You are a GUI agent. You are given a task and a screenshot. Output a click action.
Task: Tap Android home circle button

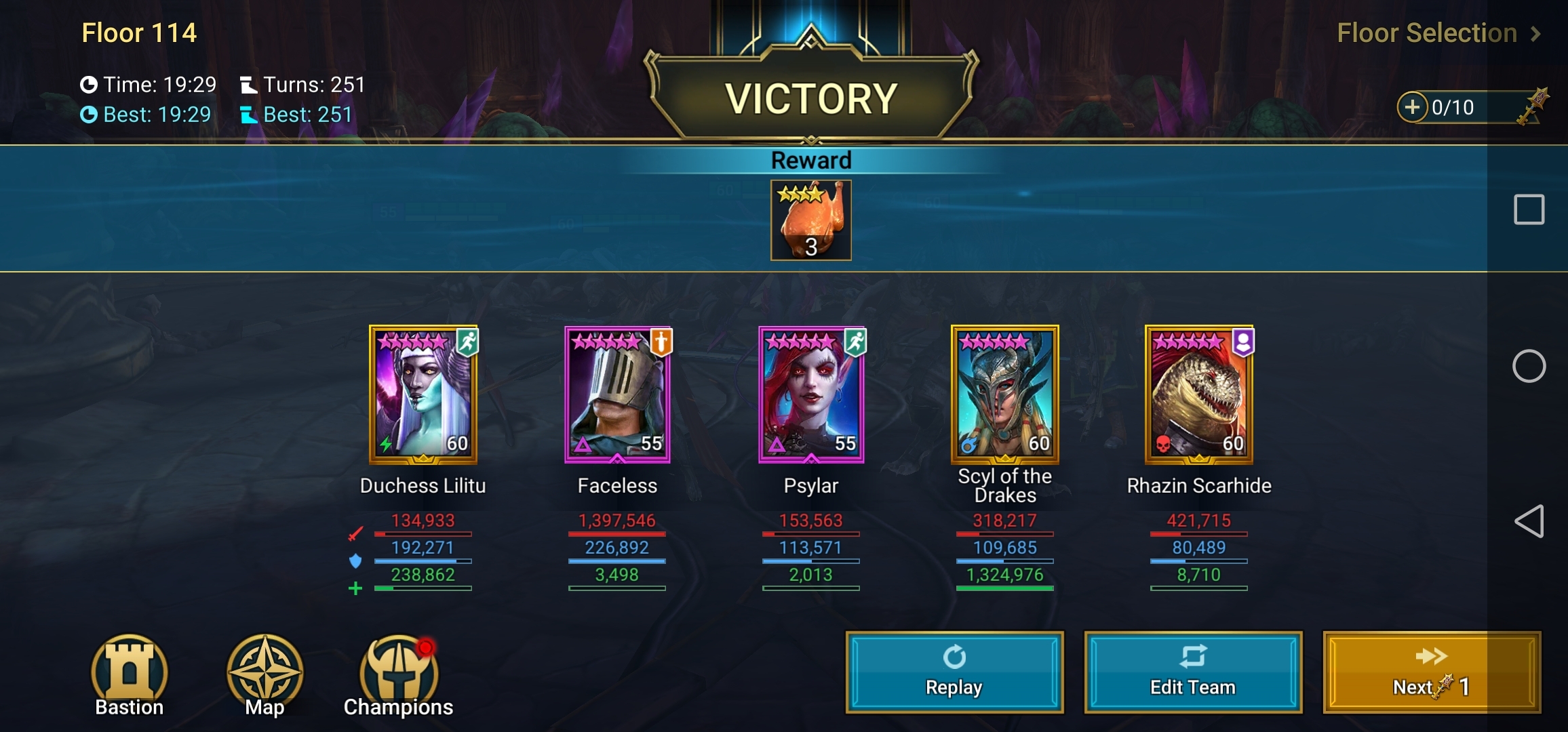[1529, 366]
